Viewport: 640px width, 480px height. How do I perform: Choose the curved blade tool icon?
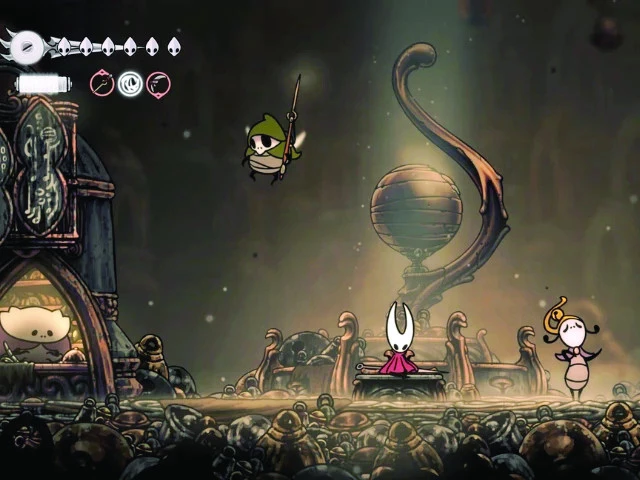[x=158, y=83]
